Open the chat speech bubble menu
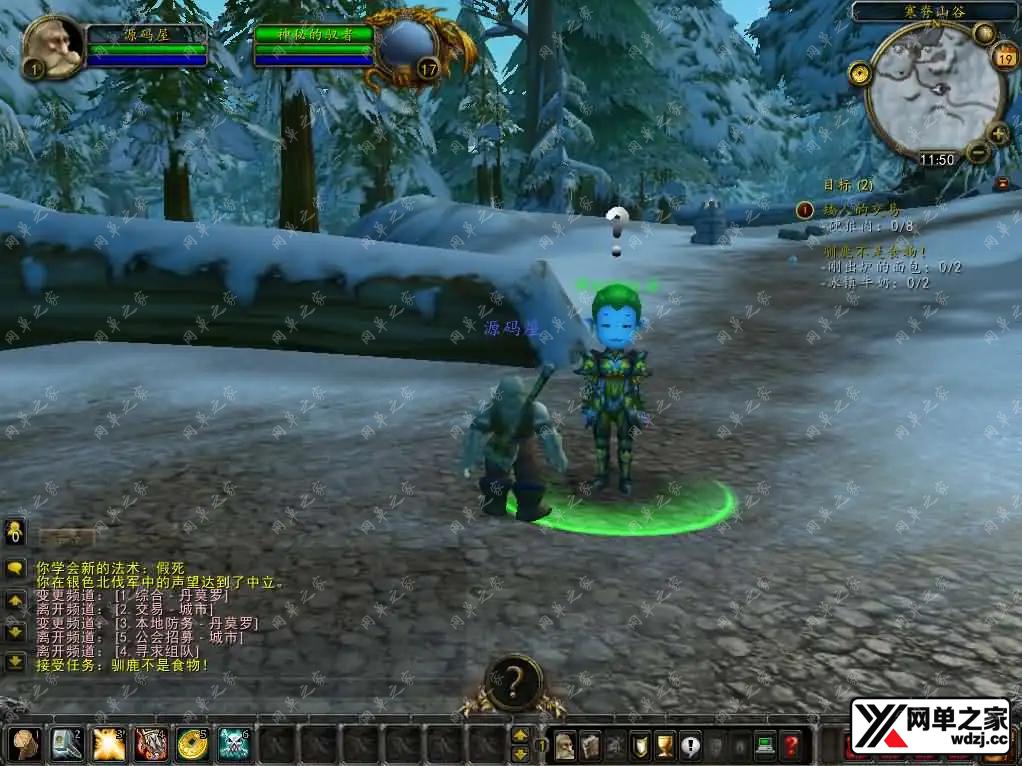 16,568
